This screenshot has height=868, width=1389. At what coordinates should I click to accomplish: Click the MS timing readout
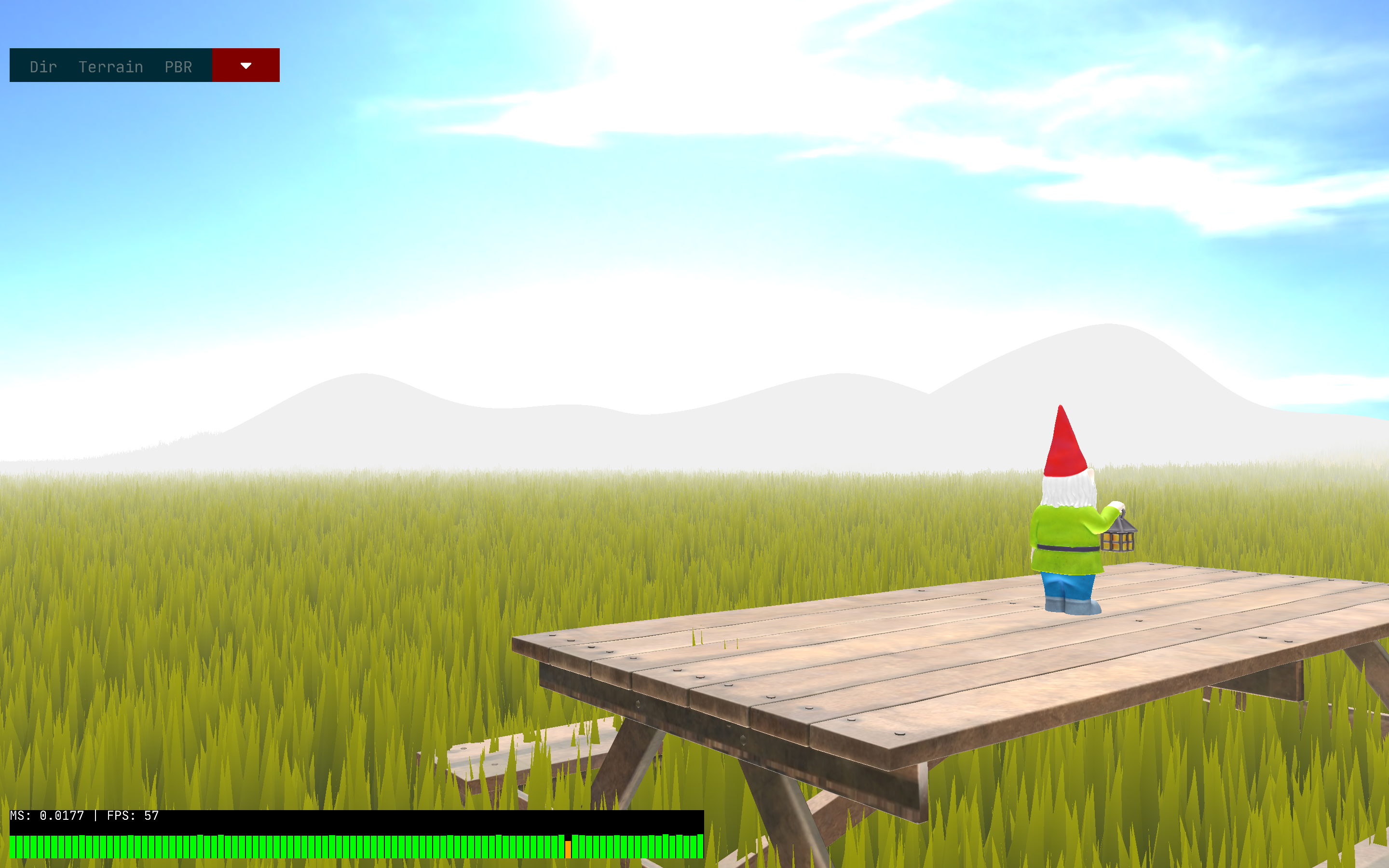point(49,815)
